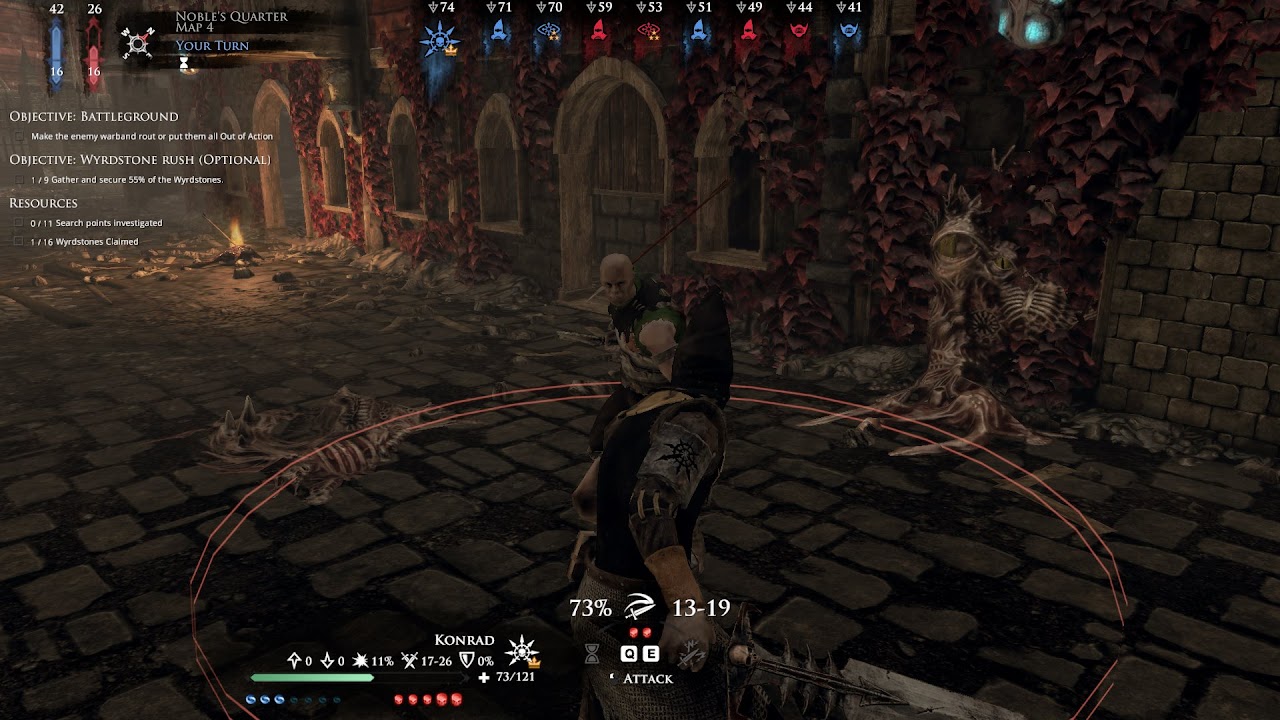Select the blue unit with initiative 51
This screenshot has height=720, width=1280.
698,31
